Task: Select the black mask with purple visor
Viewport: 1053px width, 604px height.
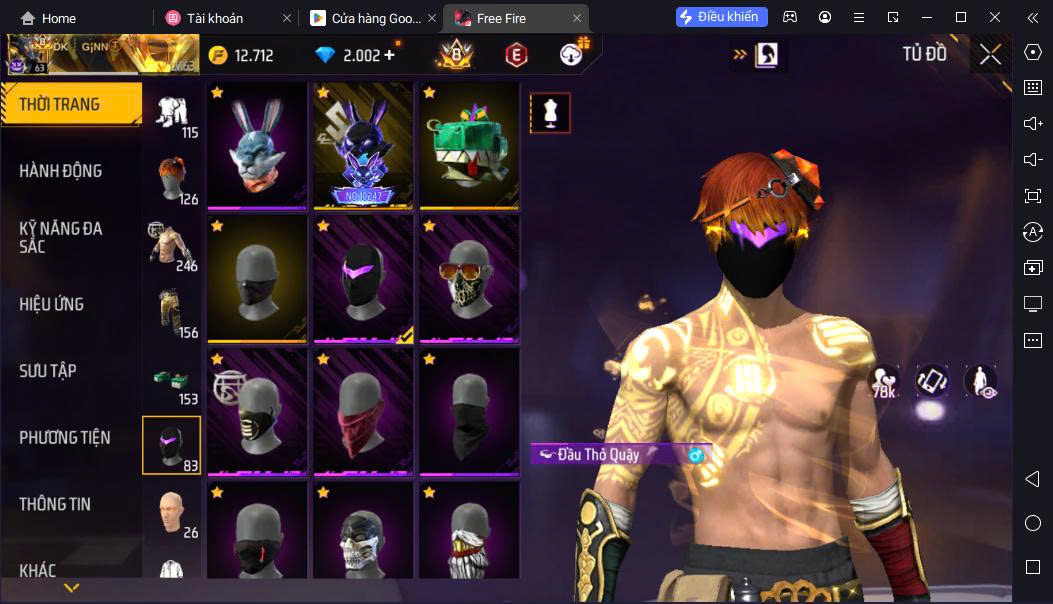Action: pos(363,278)
